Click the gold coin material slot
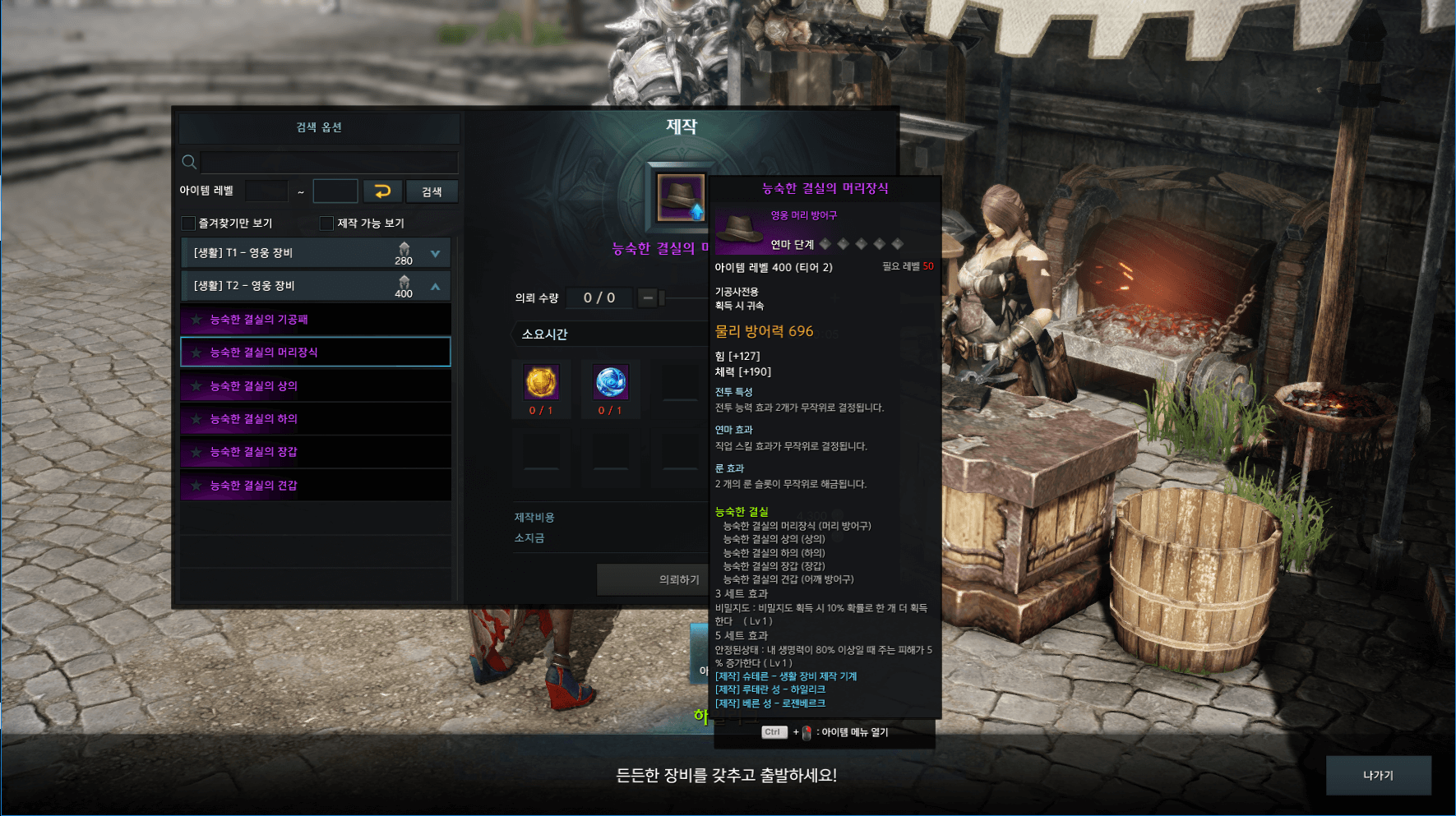 pos(541,382)
